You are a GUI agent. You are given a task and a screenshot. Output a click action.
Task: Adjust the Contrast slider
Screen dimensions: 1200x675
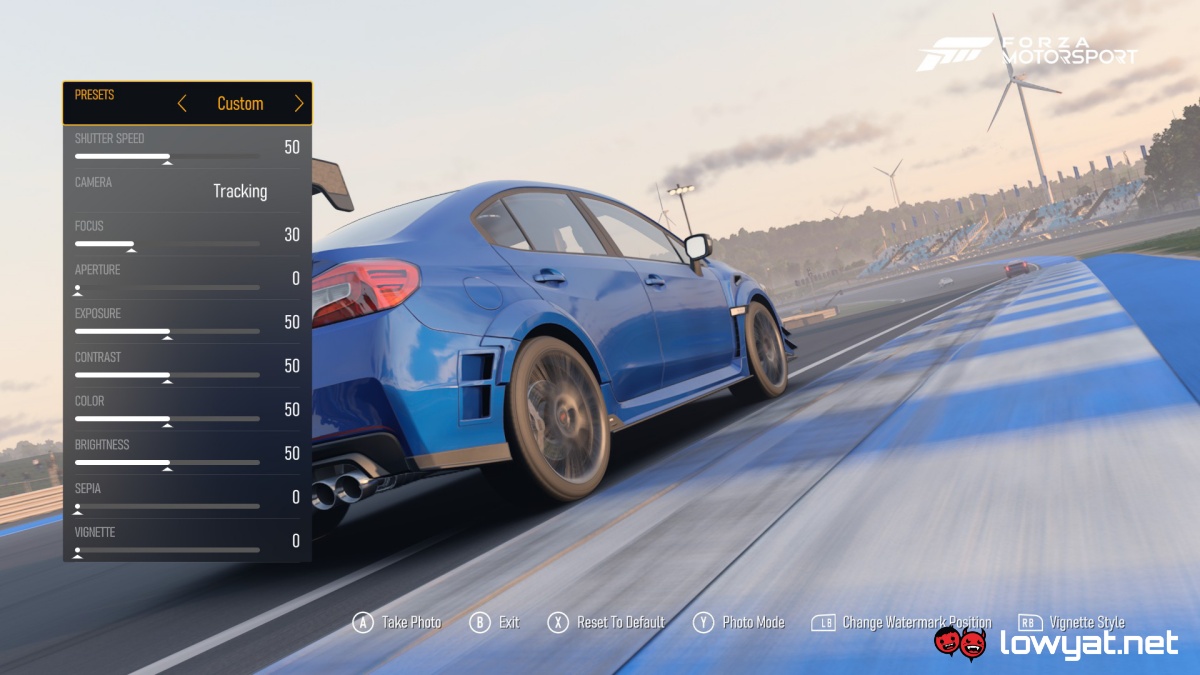point(167,376)
